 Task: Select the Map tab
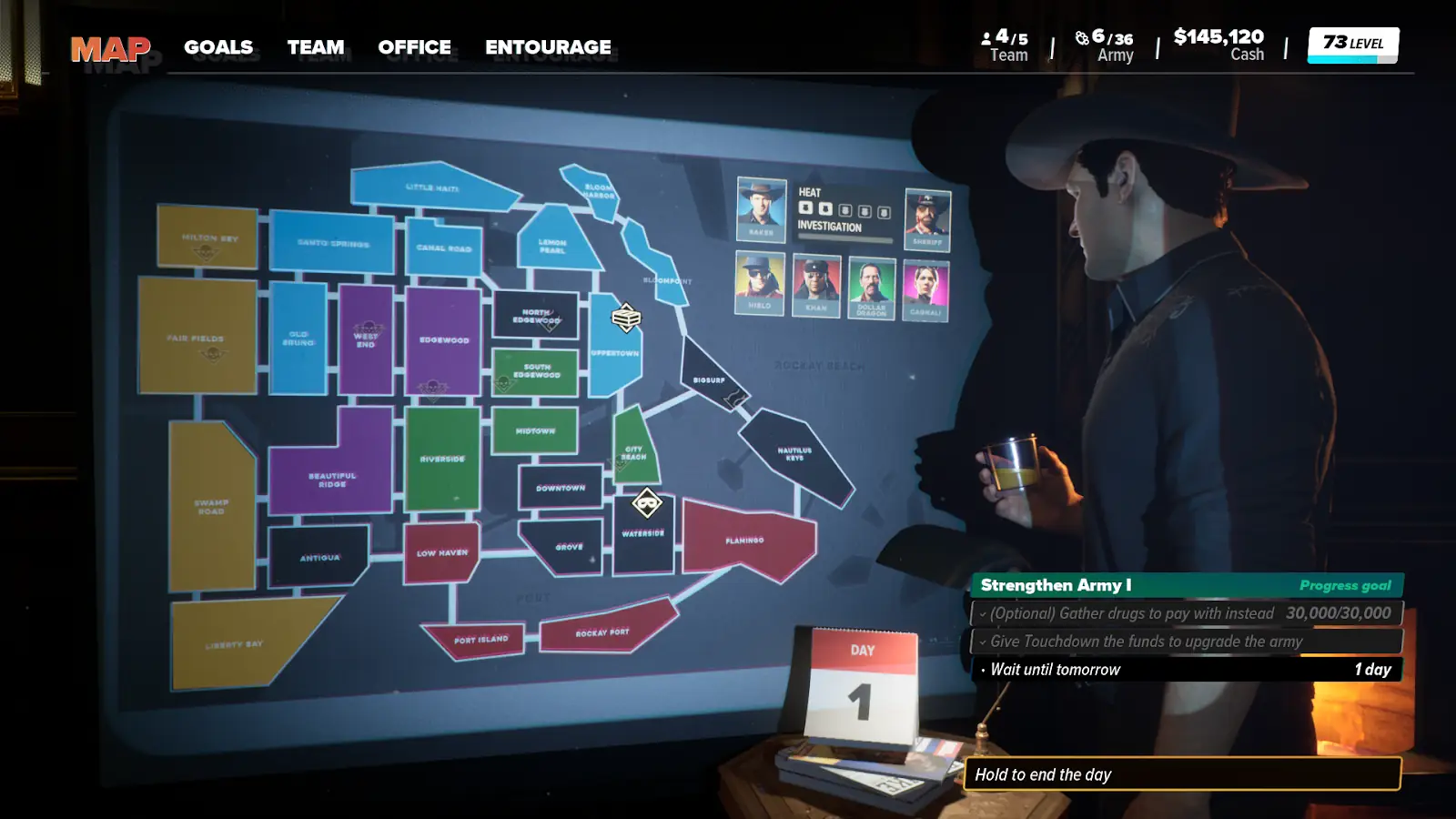[x=110, y=48]
